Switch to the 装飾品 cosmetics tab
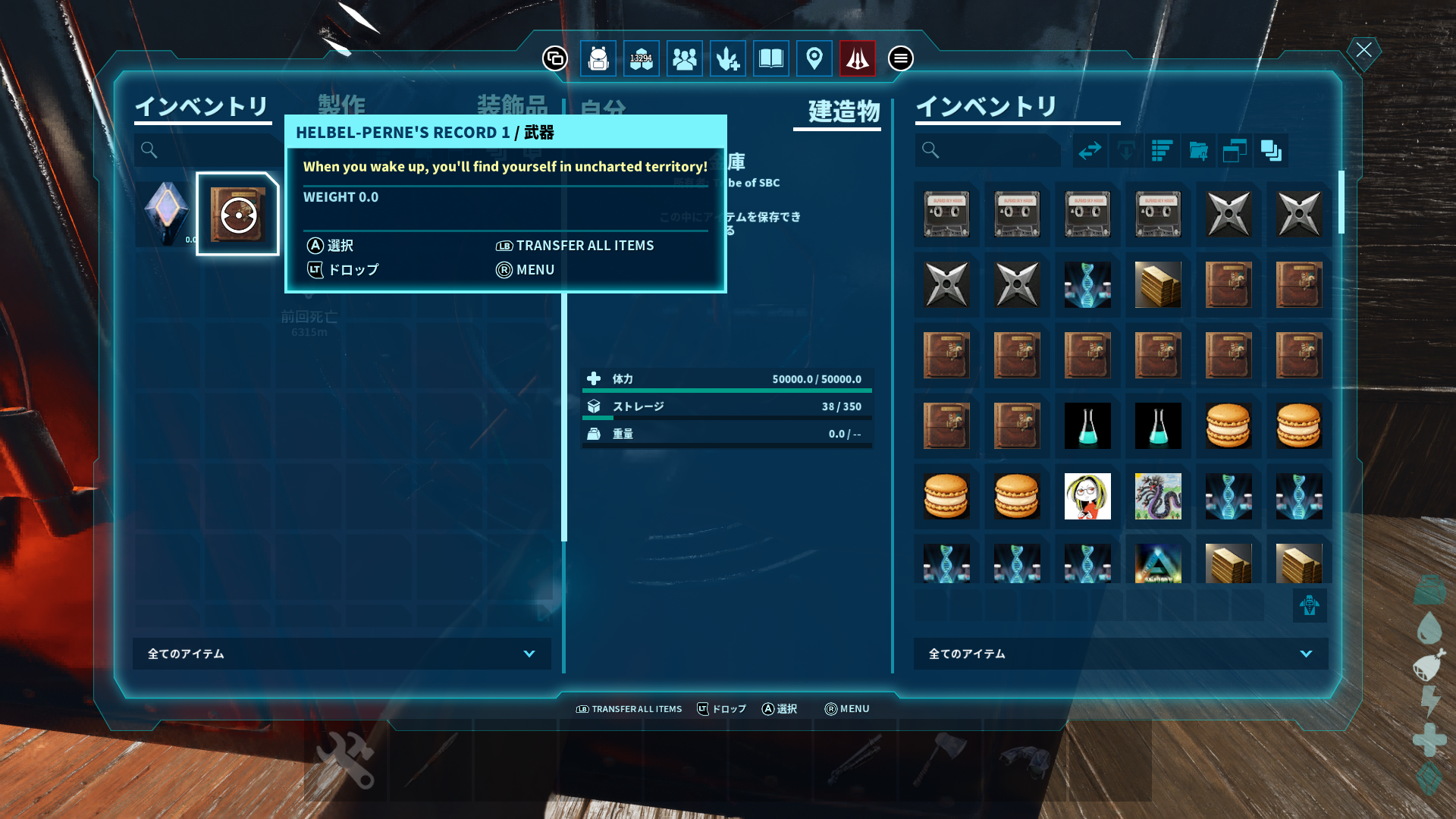Viewport: 1456px width, 819px height. point(512,105)
